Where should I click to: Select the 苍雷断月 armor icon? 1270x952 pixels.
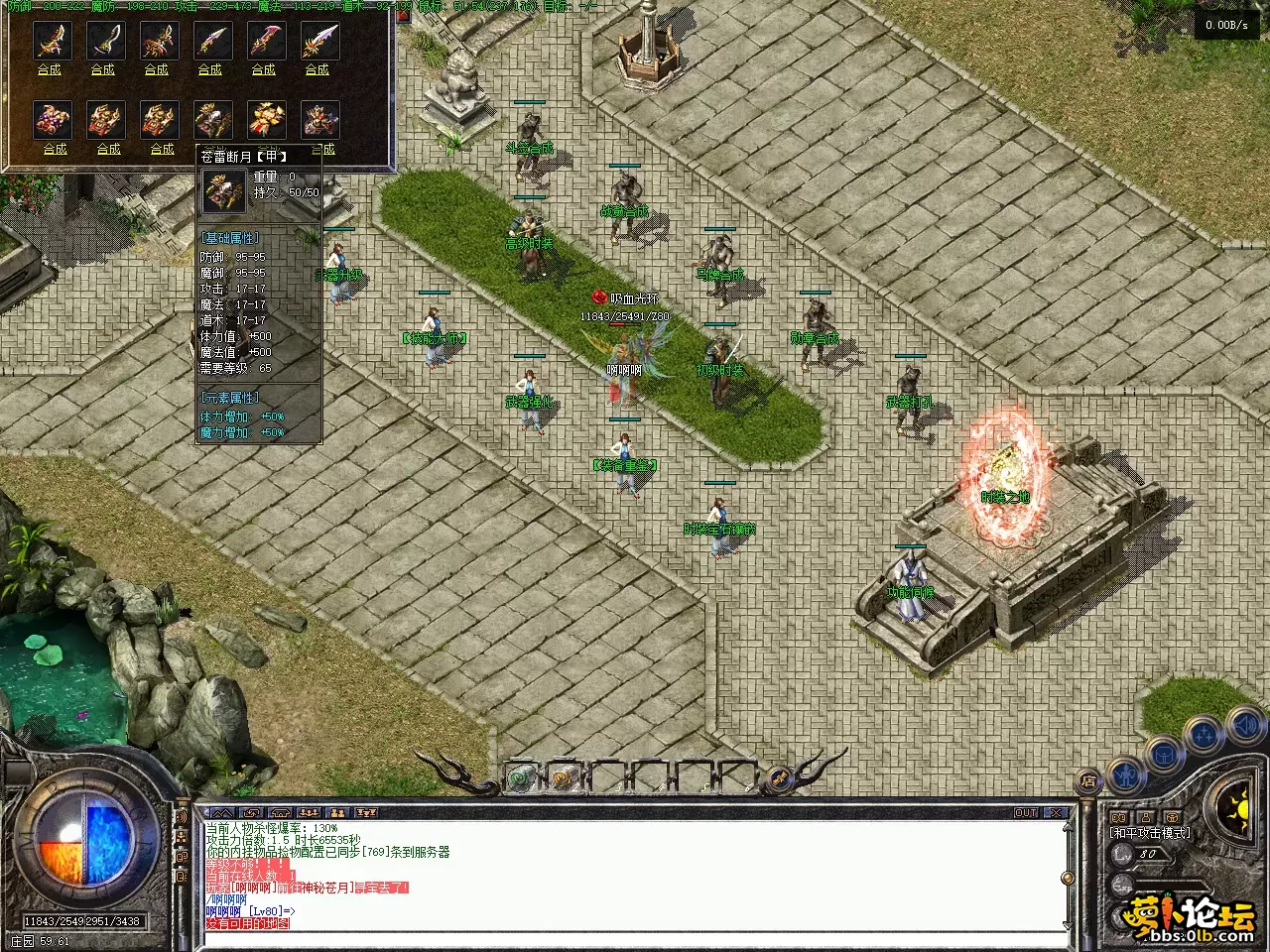click(212, 120)
